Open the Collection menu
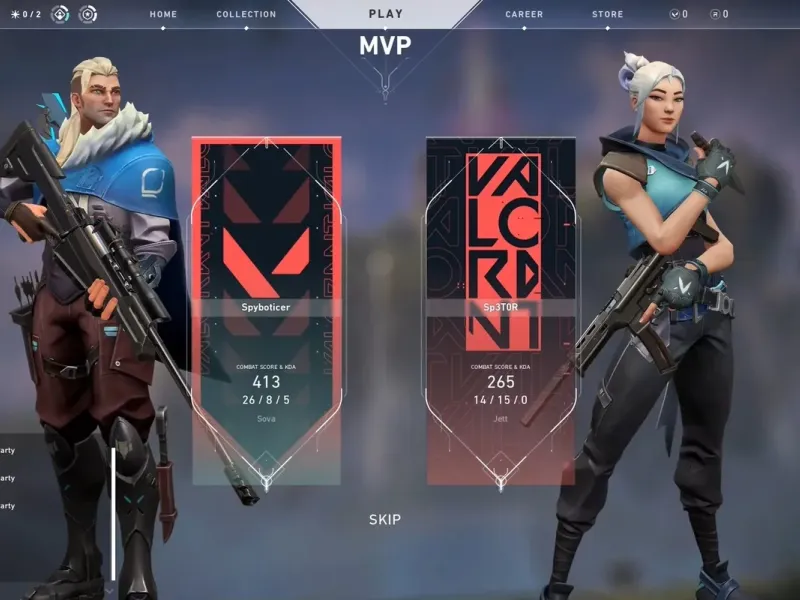The image size is (800, 600). pos(246,14)
